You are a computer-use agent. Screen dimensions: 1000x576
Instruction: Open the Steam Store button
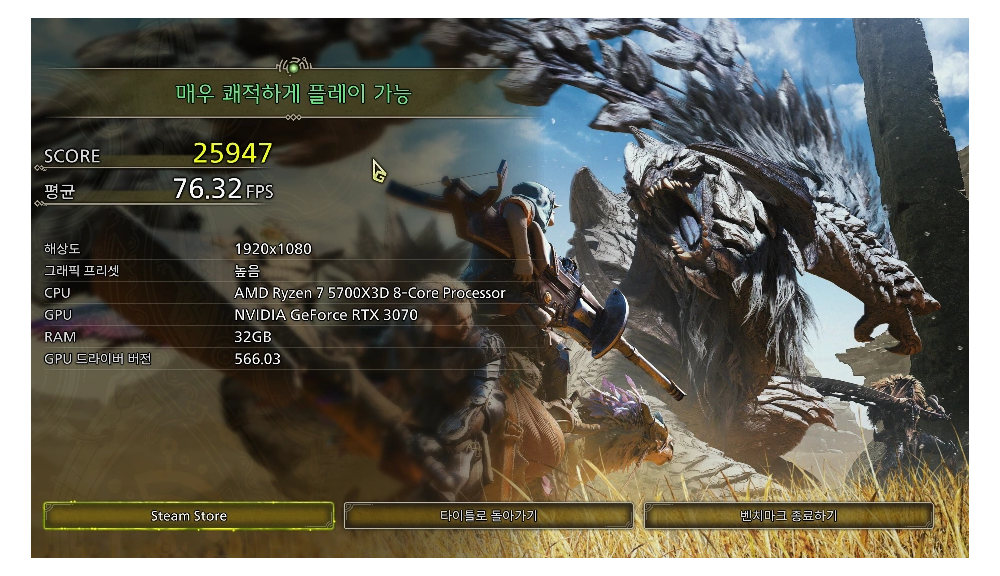pyautogui.click(x=189, y=516)
